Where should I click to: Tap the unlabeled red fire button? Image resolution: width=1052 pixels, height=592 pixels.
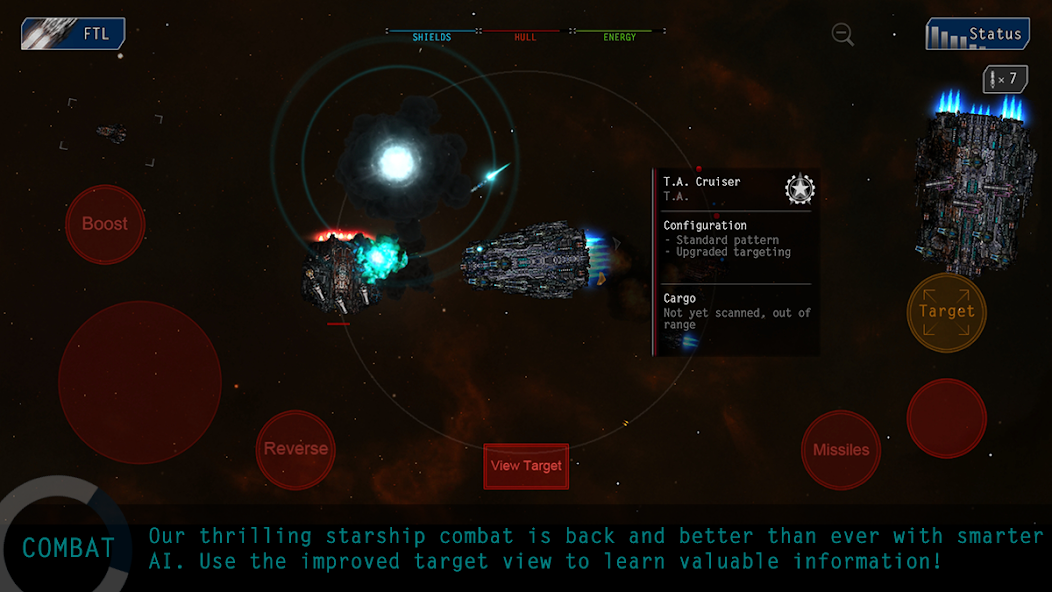pyautogui.click(x=946, y=418)
